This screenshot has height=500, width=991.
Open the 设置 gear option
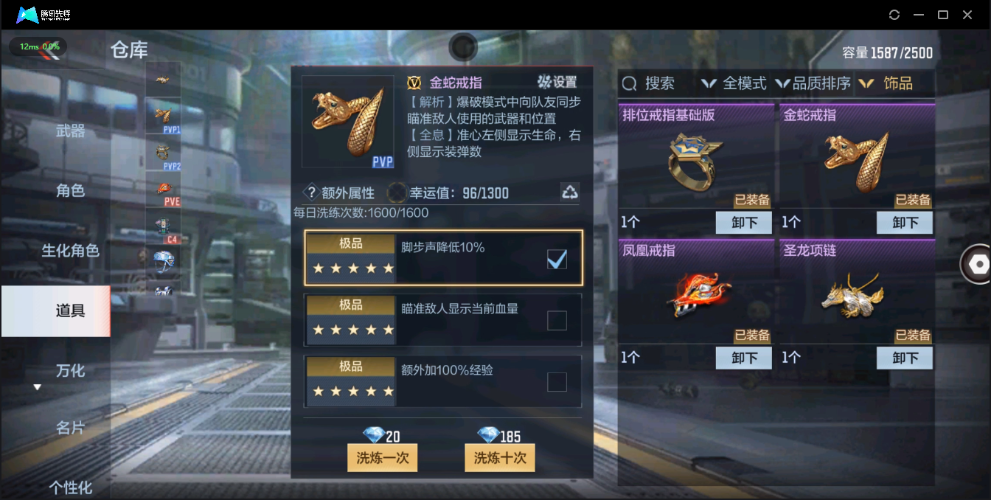click(x=557, y=82)
